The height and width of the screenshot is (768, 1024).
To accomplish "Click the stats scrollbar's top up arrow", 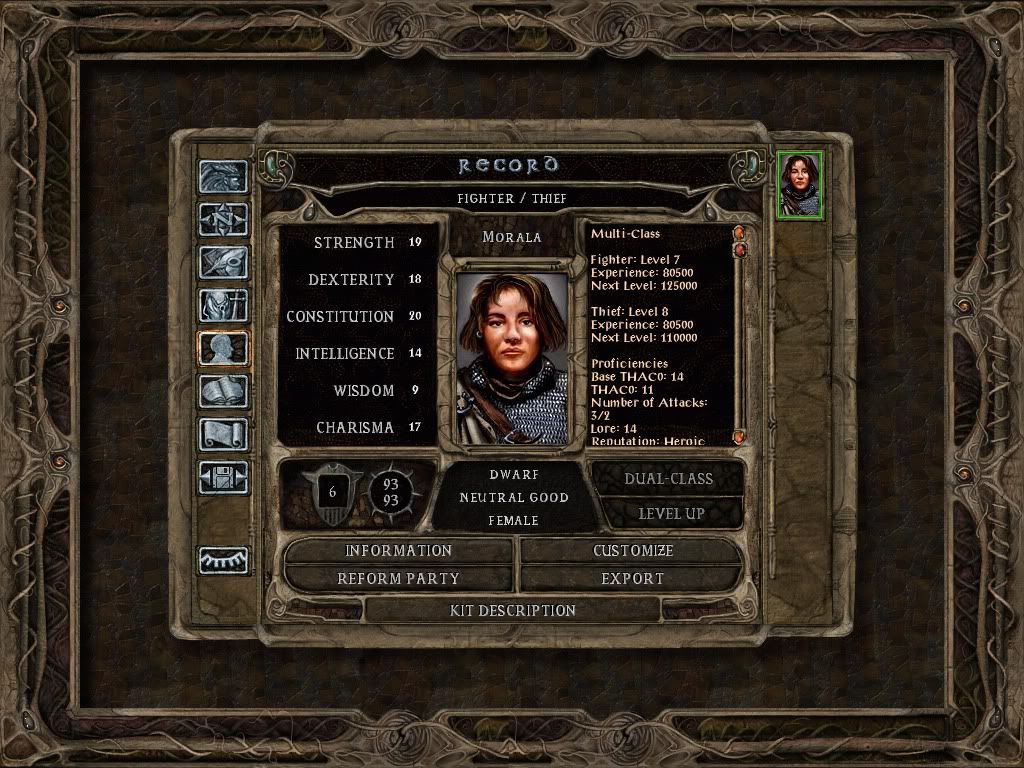I will 740,233.
